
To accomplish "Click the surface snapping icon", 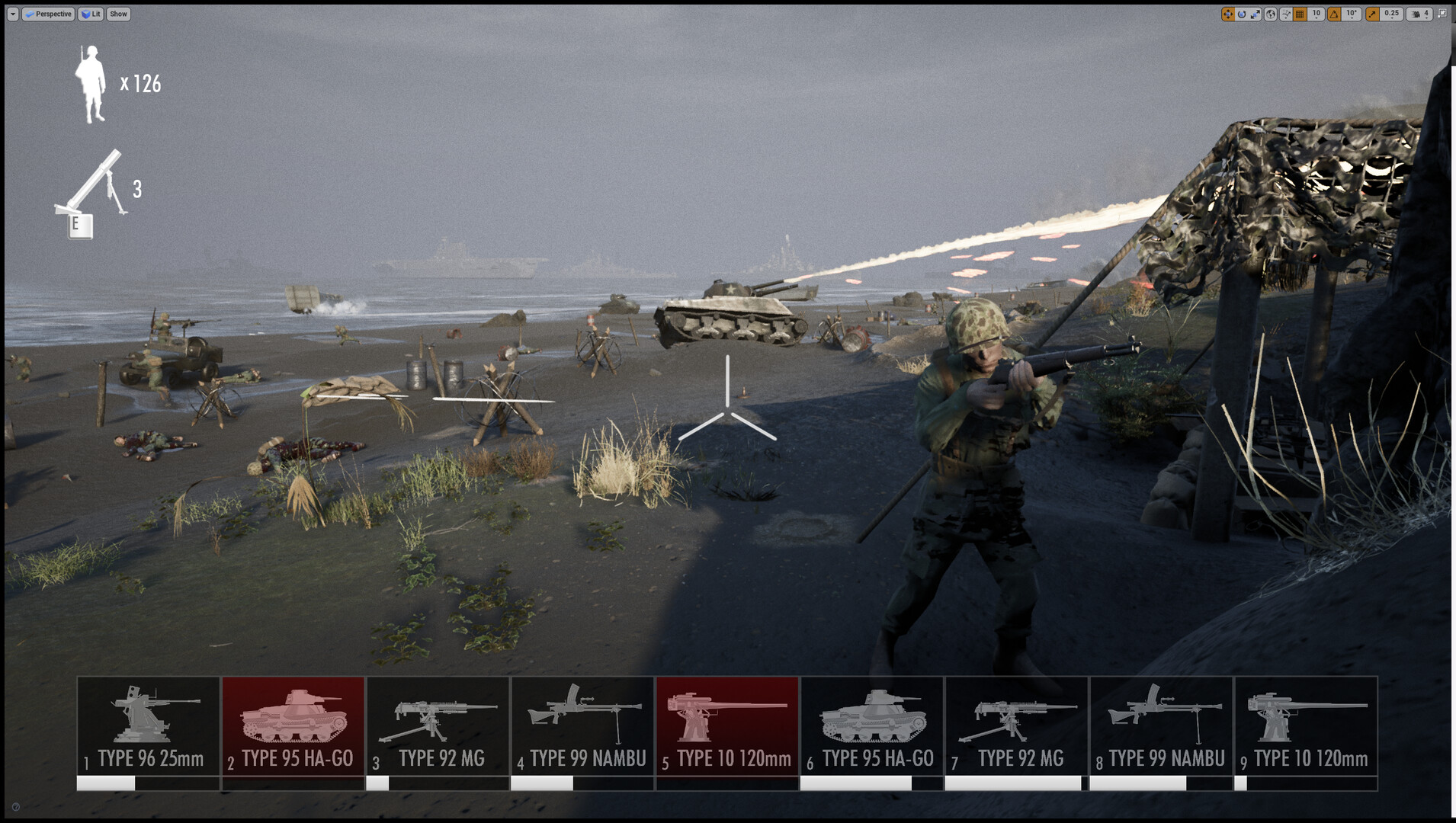I will coord(1285,14).
